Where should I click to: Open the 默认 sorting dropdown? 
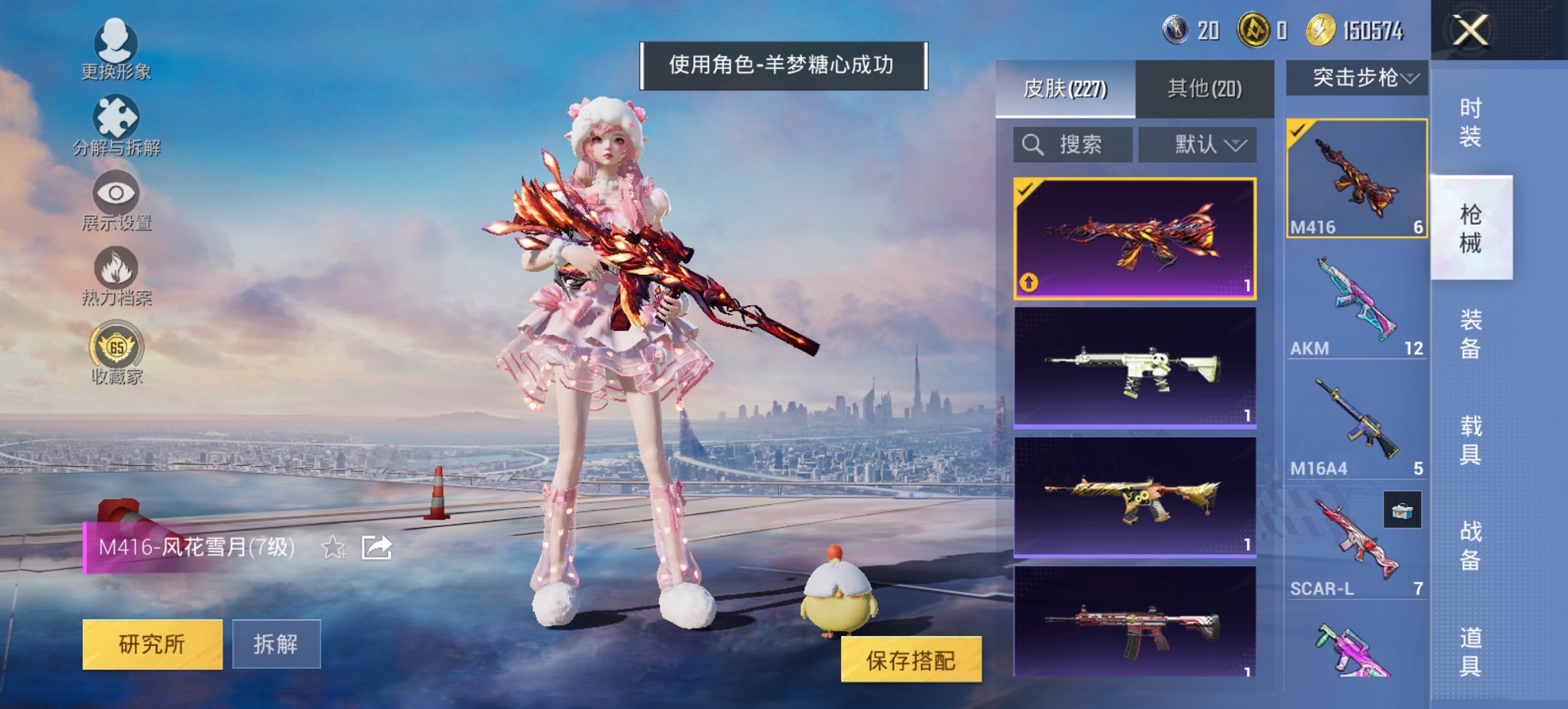(1196, 145)
